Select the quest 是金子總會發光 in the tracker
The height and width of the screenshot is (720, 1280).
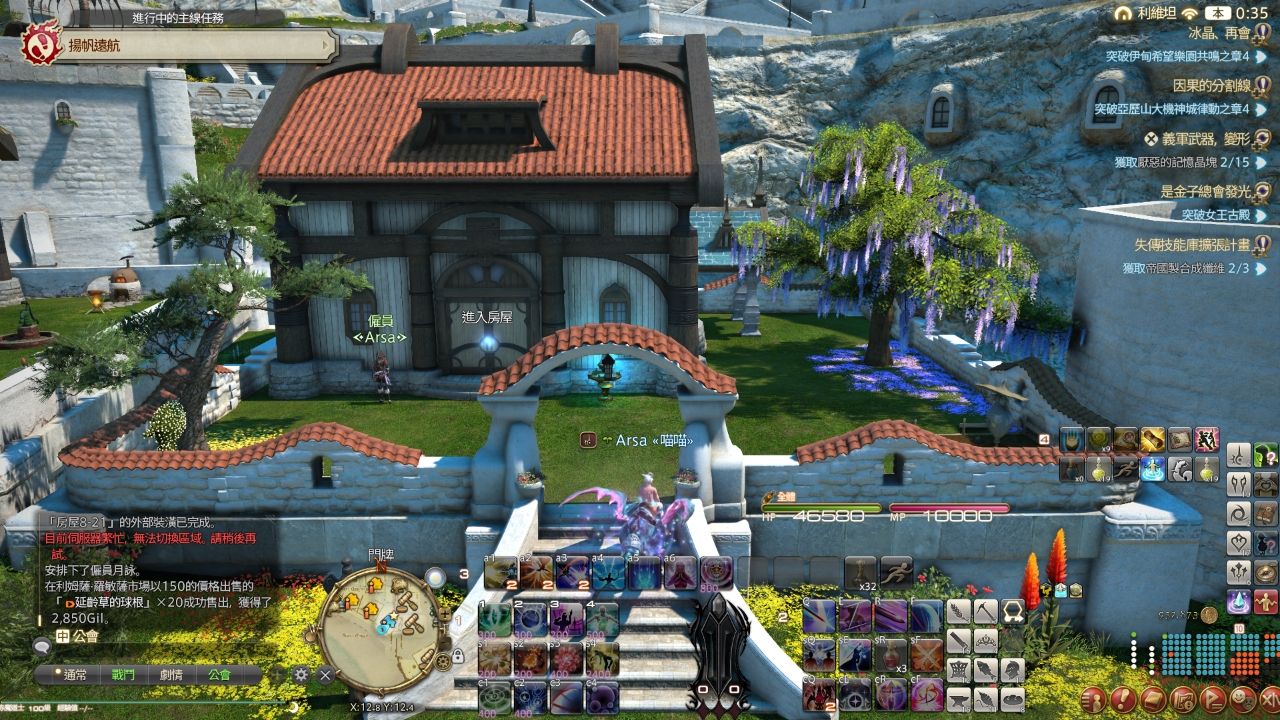pyautogui.click(x=1204, y=191)
